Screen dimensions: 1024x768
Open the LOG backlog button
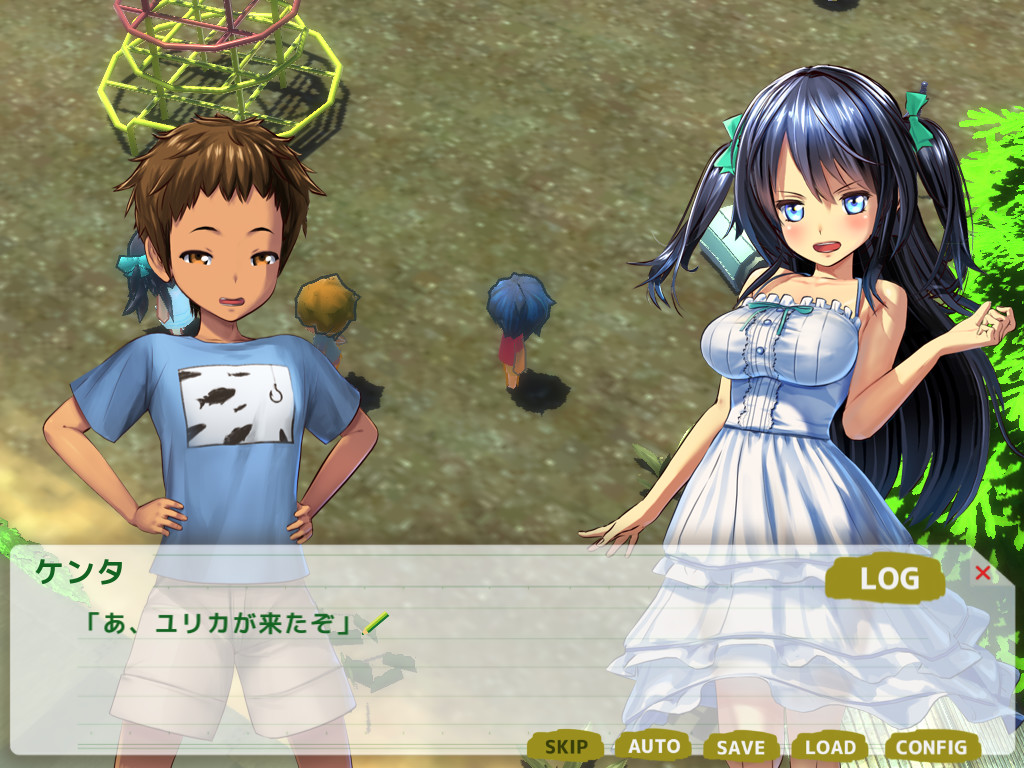887,577
